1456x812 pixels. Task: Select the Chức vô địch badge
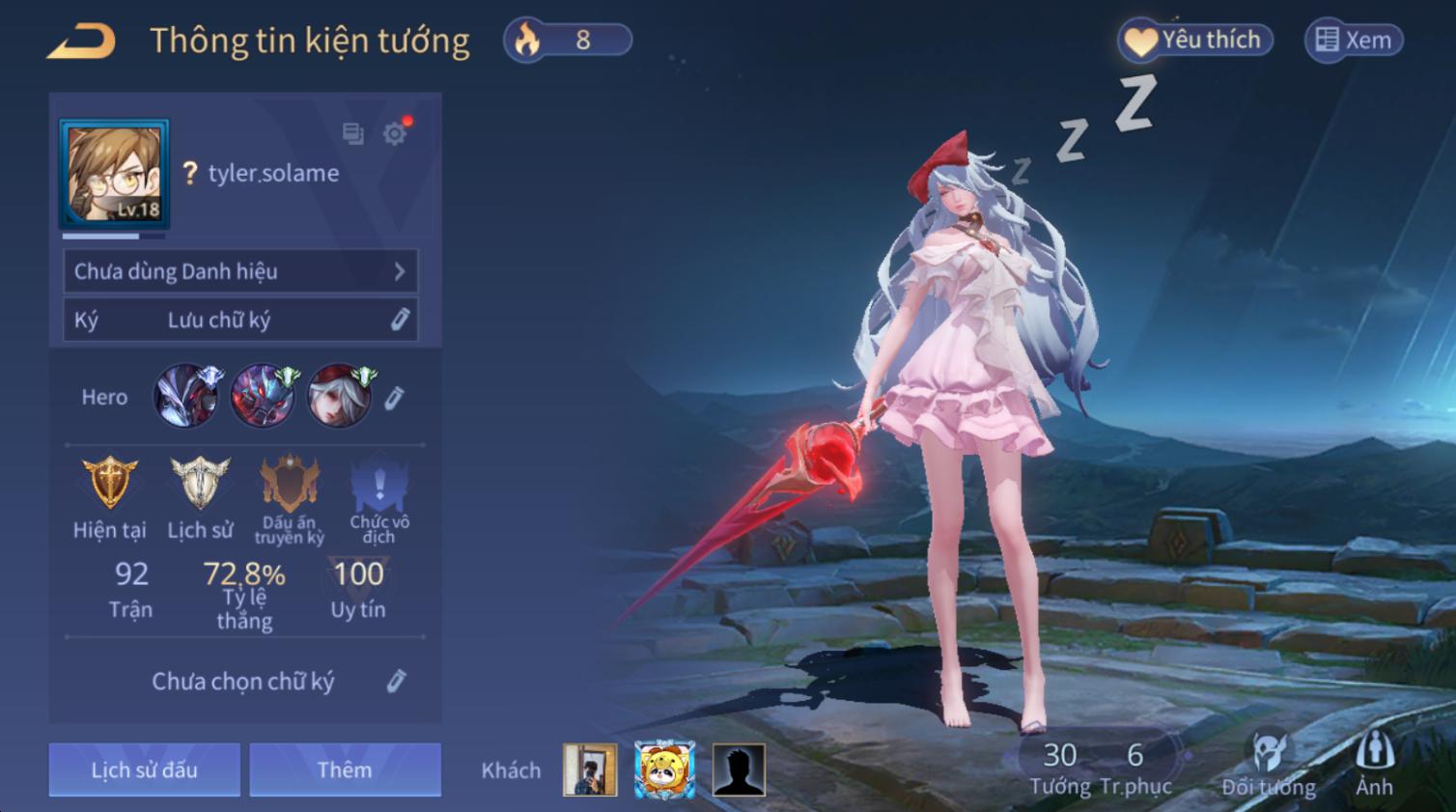point(378,485)
